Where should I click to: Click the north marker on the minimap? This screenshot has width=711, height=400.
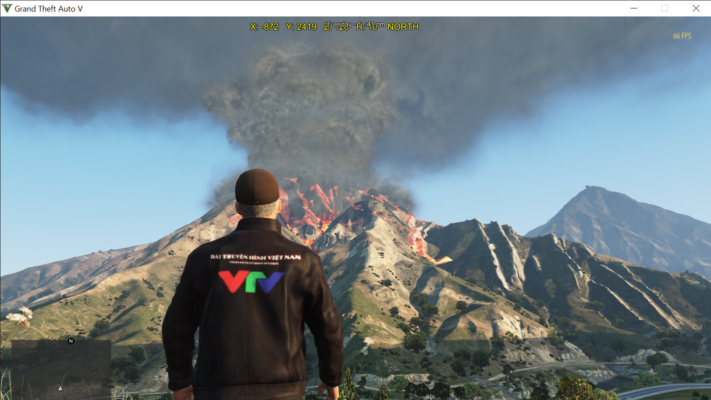71,340
